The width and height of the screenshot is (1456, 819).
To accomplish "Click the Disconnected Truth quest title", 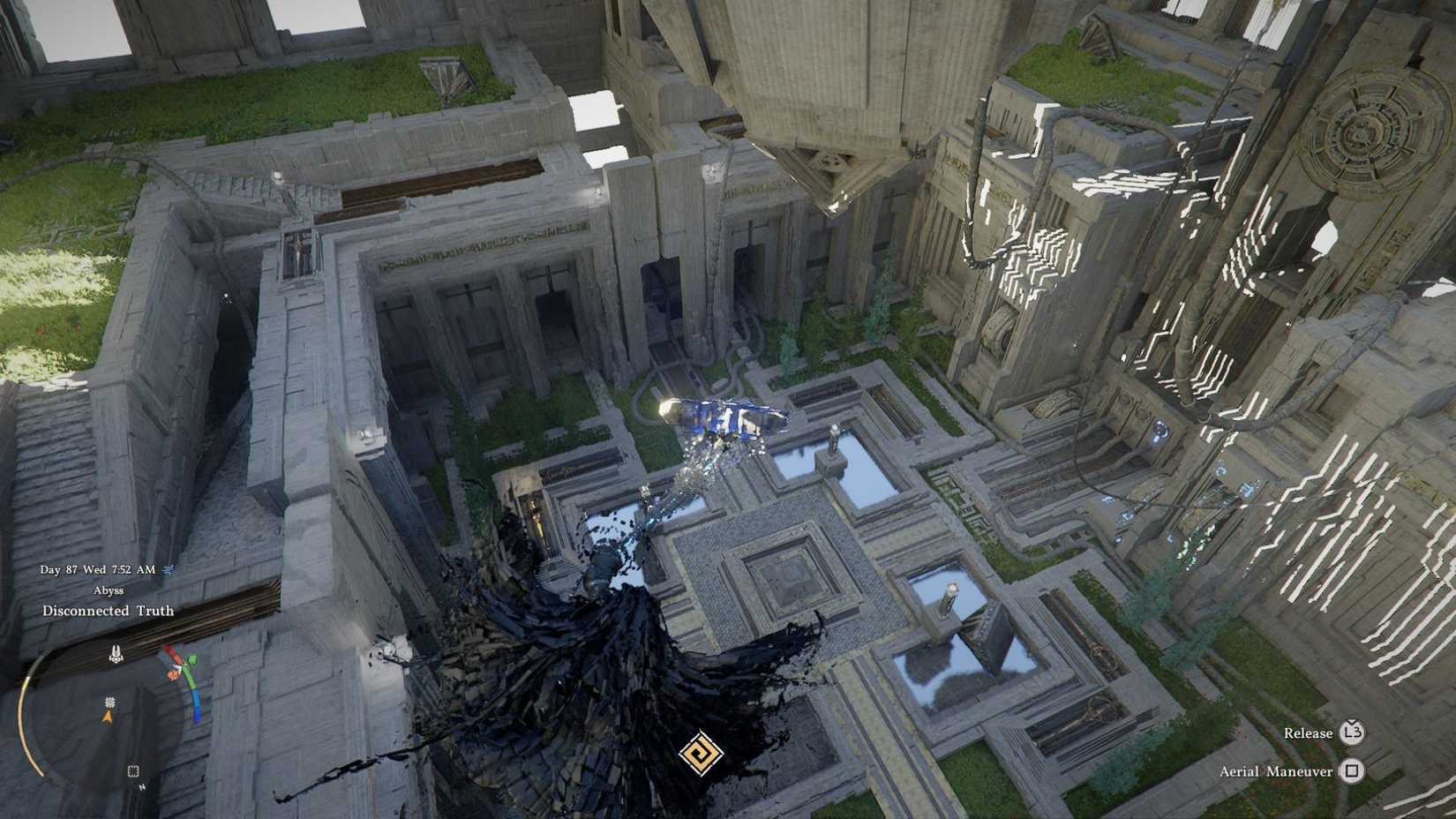I will point(109,610).
